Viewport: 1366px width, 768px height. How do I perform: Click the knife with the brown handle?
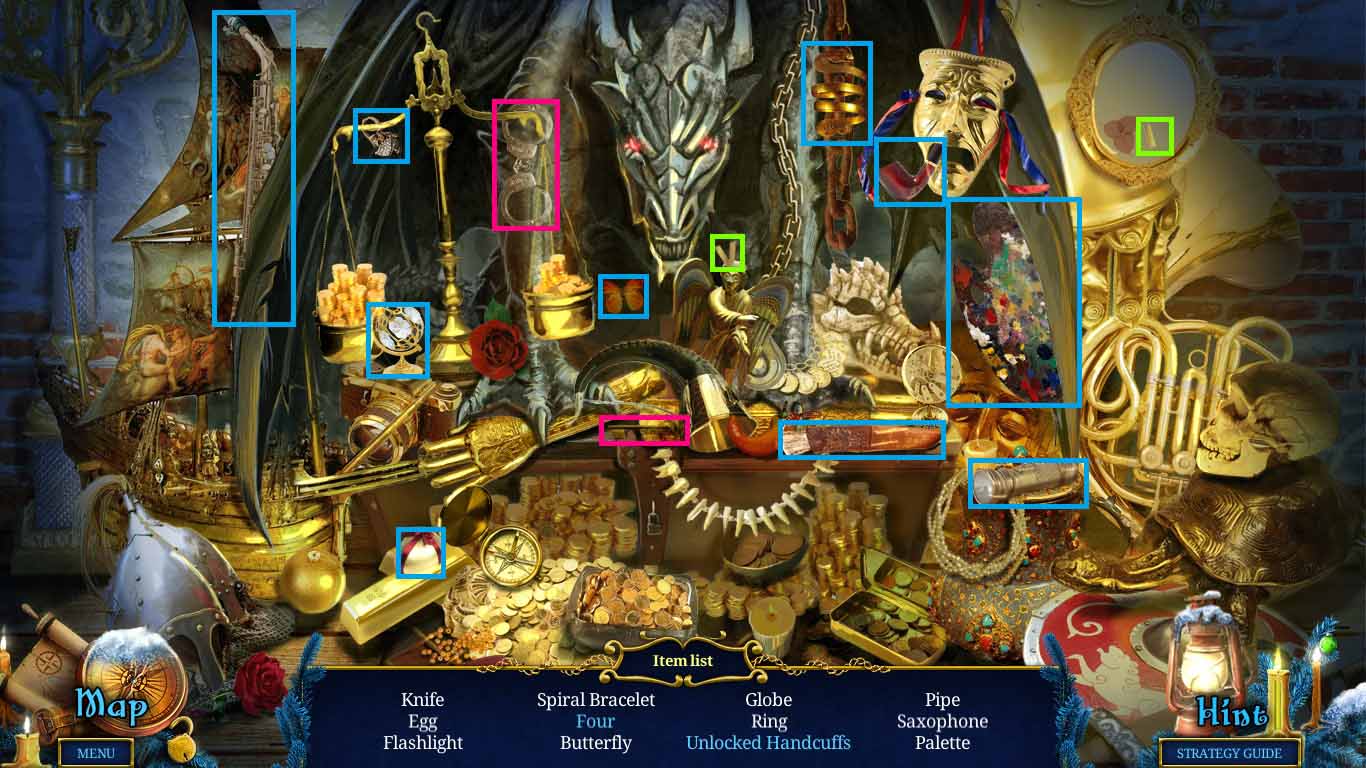click(862, 438)
